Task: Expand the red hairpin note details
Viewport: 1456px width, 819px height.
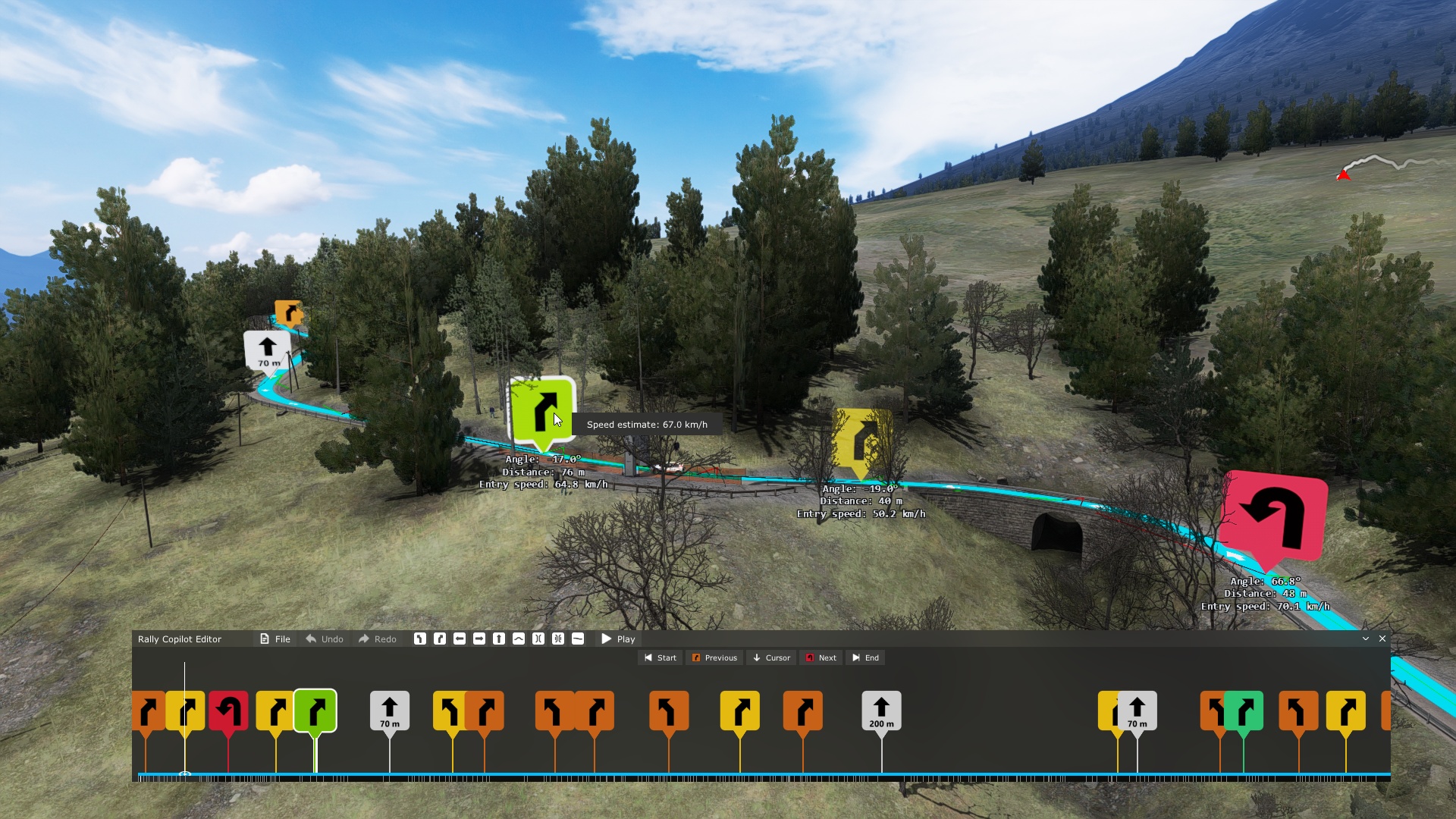Action: (x=1274, y=516)
